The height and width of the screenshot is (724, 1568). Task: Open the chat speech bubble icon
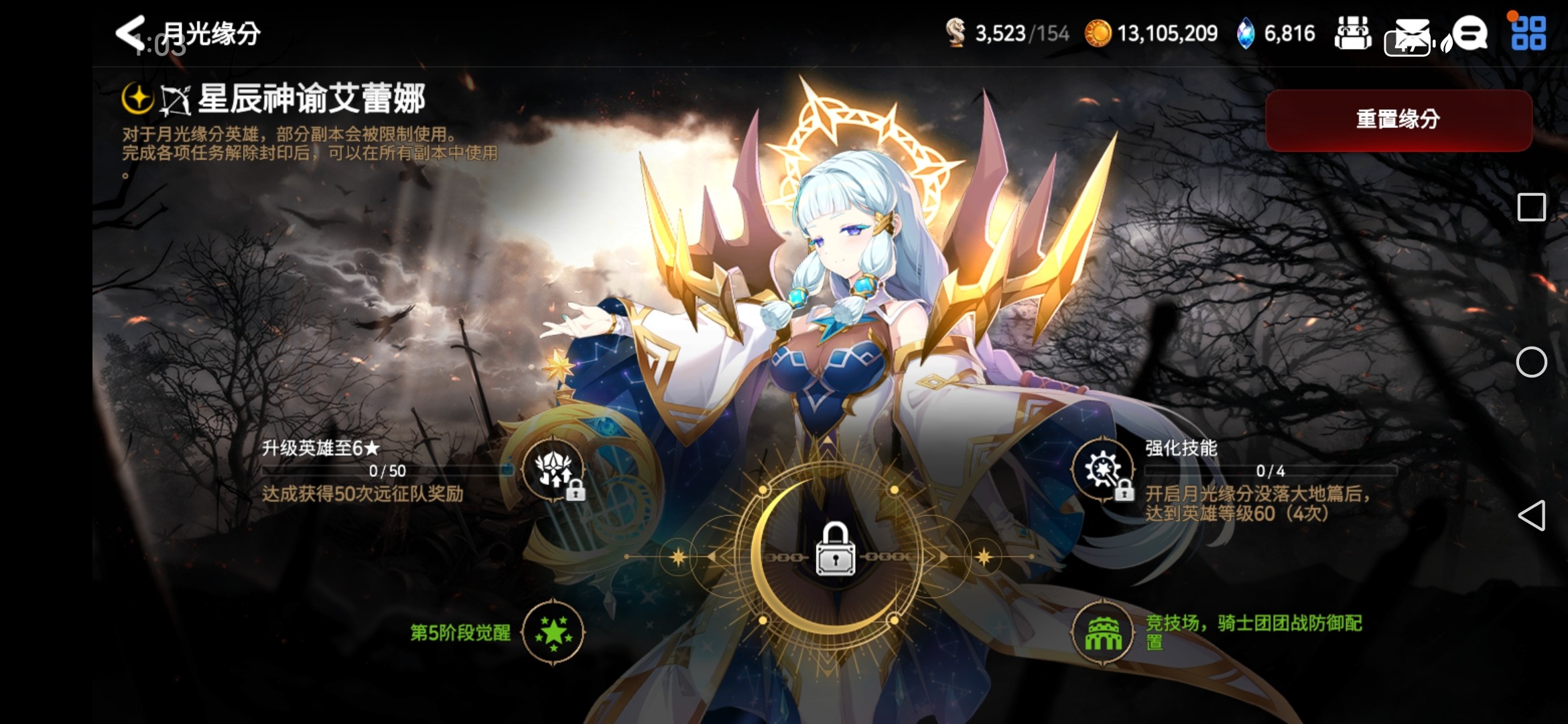1470,34
